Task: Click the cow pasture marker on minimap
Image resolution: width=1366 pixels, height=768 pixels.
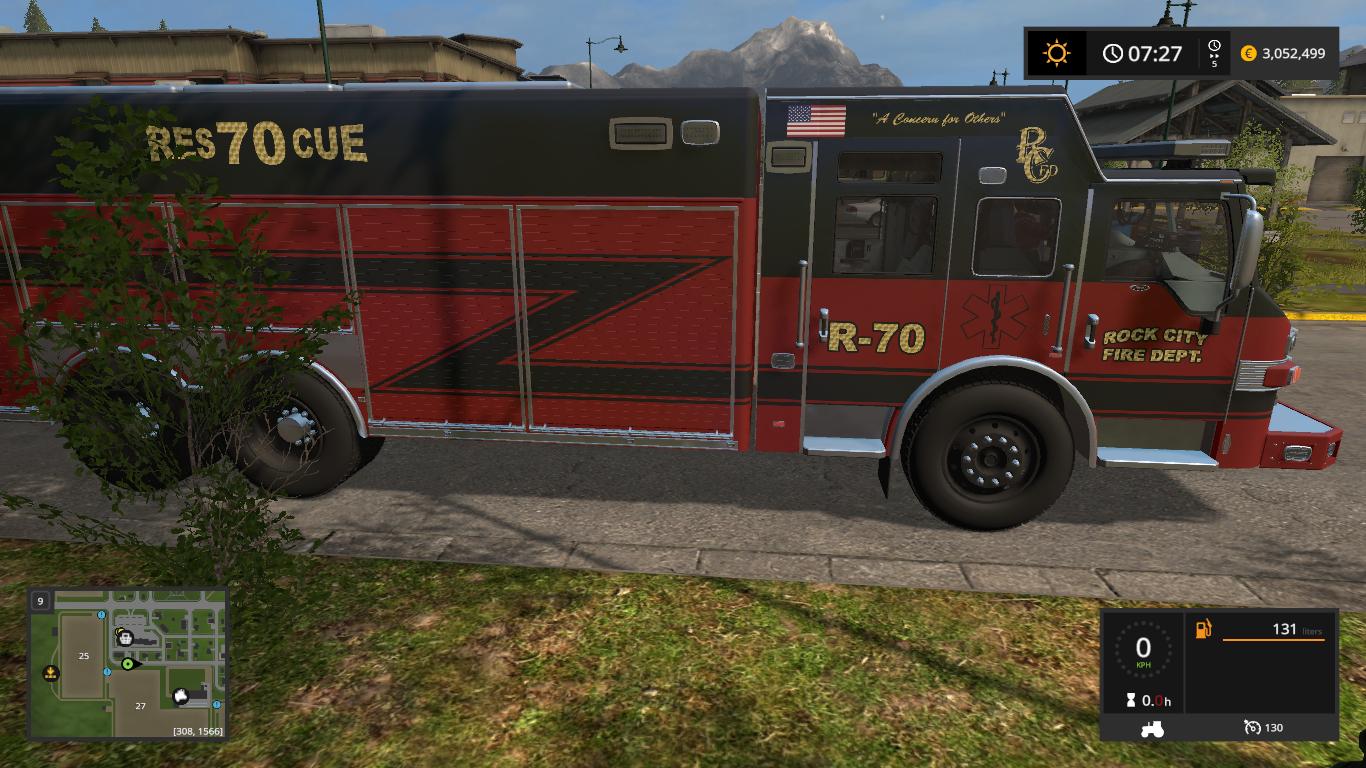Action: (x=181, y=696)
